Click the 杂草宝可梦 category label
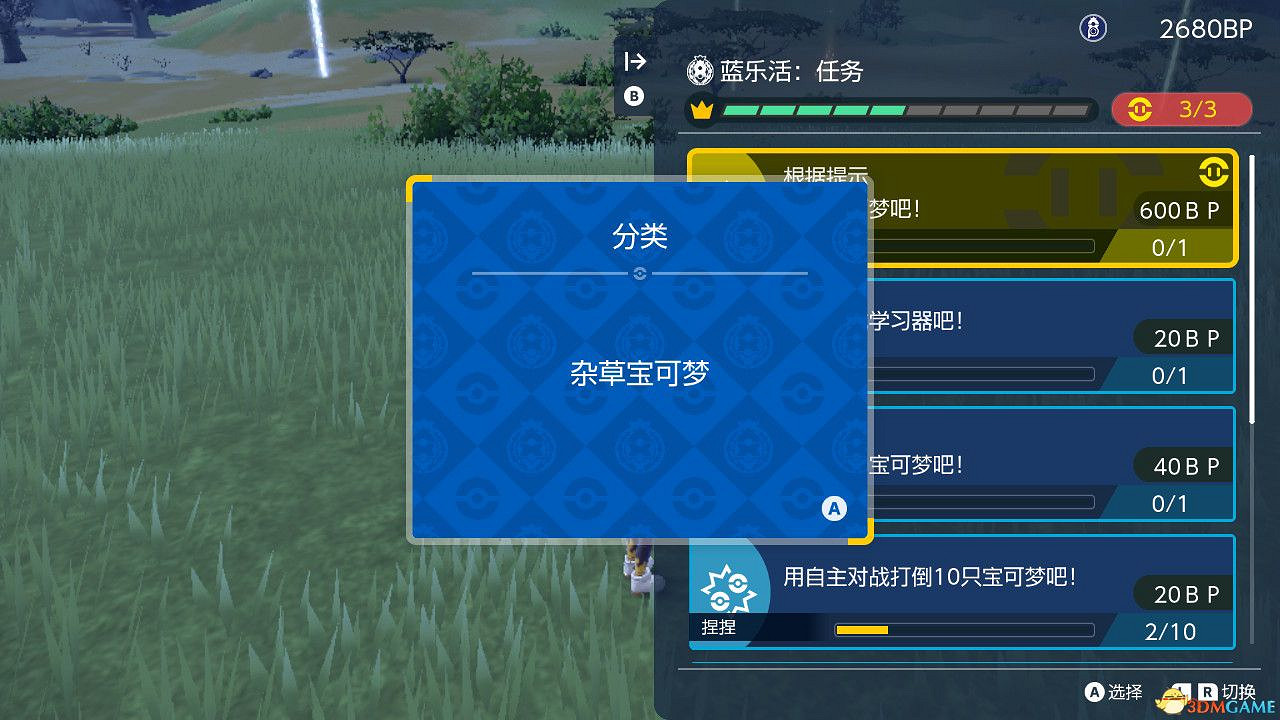 tap(640, 372)
